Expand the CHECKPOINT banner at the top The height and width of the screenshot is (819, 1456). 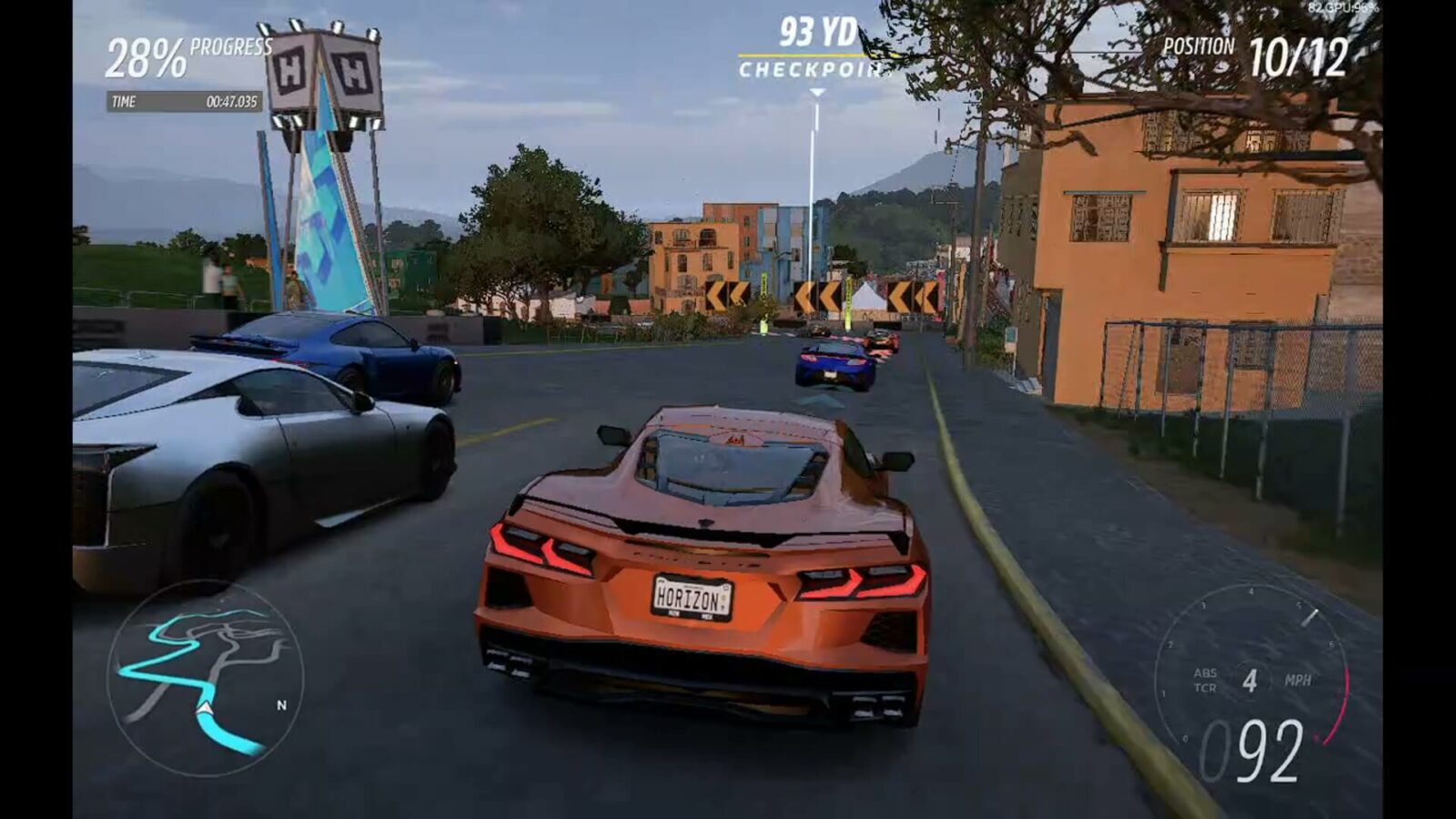808,66
